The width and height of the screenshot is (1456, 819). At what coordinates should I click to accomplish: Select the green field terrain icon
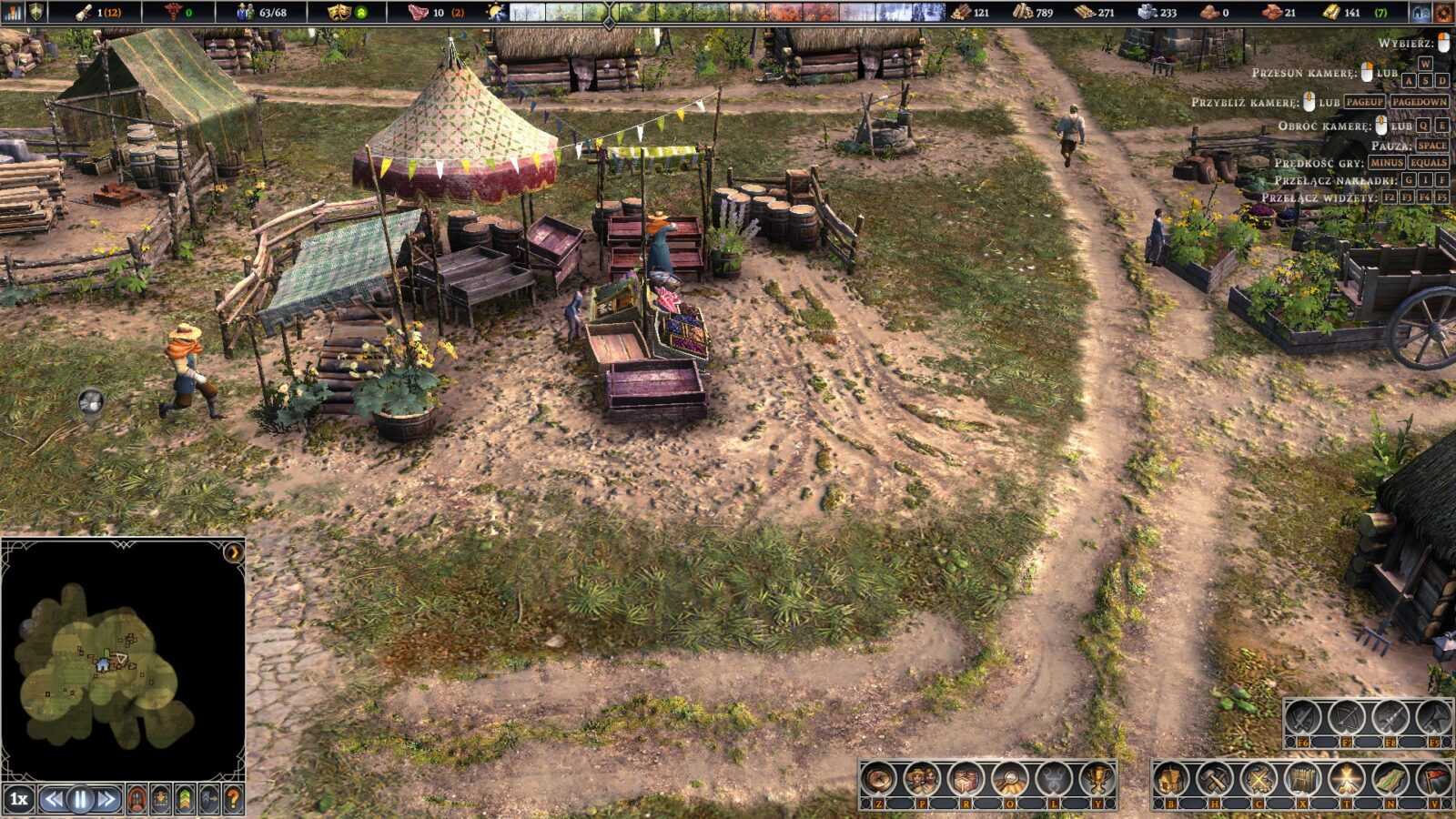1390,779
